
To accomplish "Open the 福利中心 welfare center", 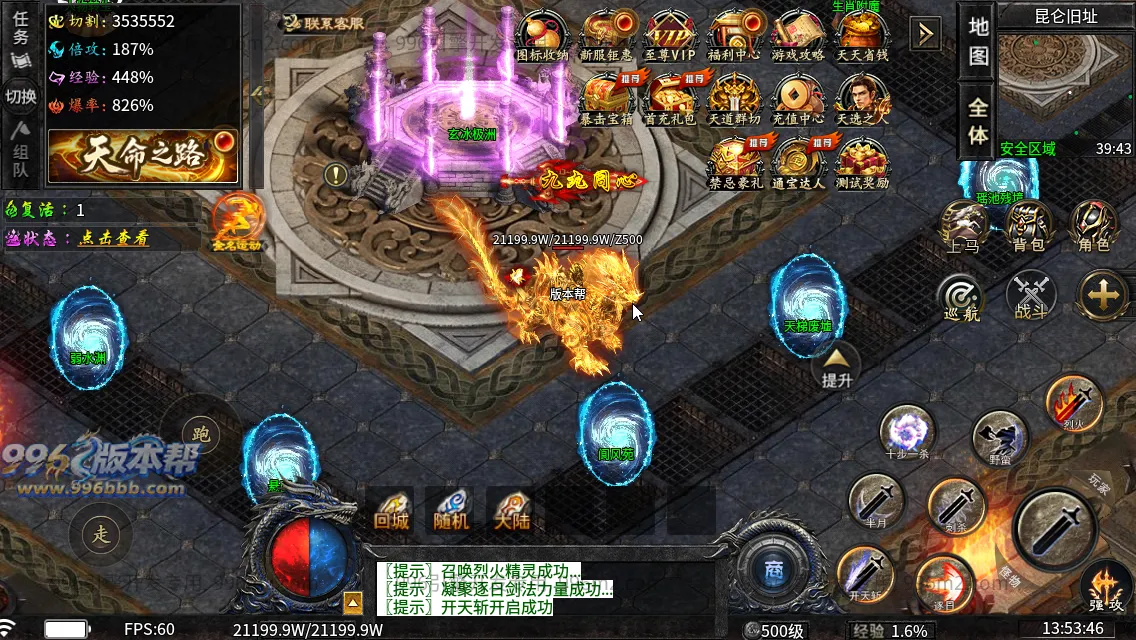I will click(x=734, y=36).
